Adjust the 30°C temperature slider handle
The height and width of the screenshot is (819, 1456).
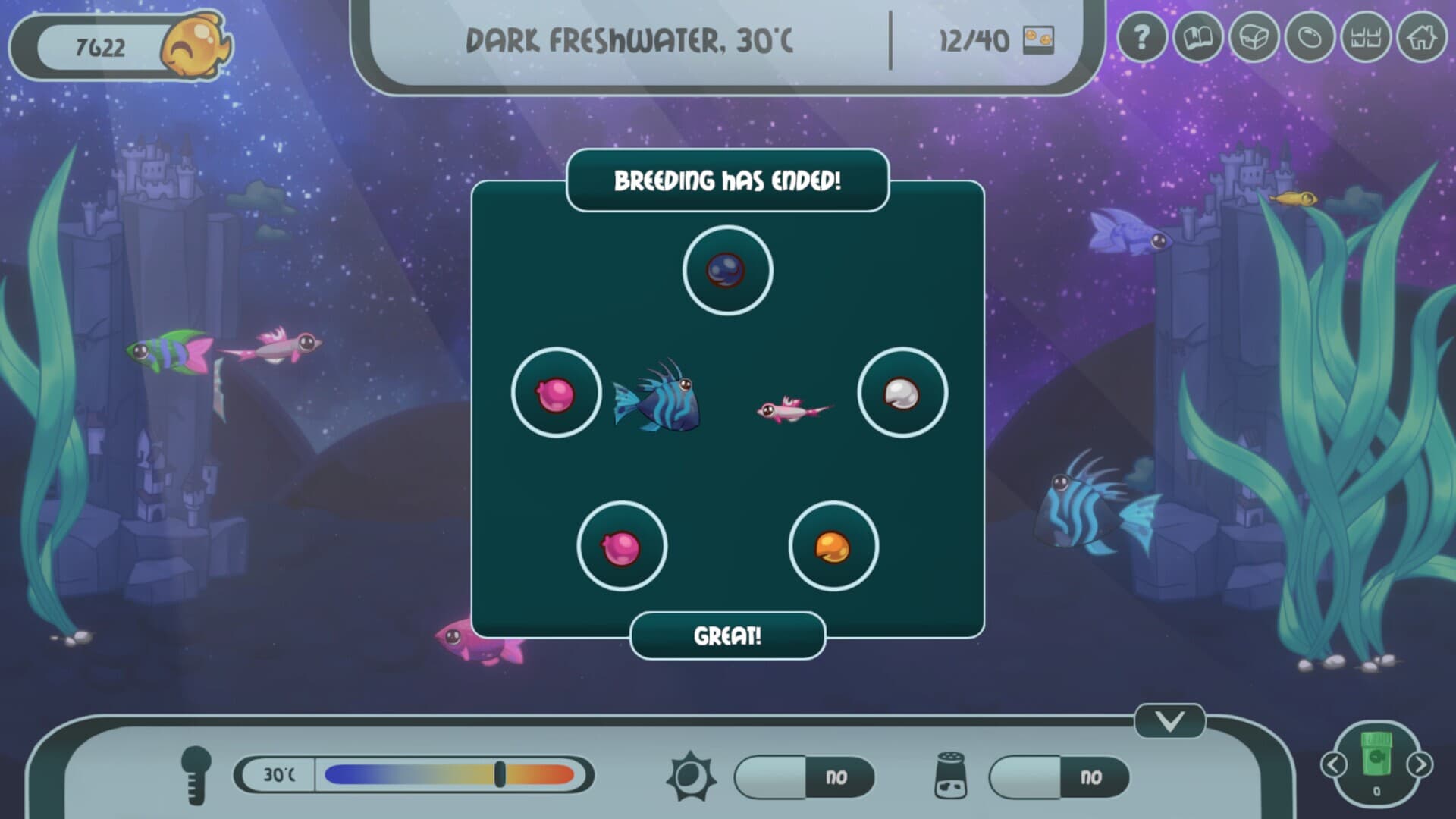point(502,775)
